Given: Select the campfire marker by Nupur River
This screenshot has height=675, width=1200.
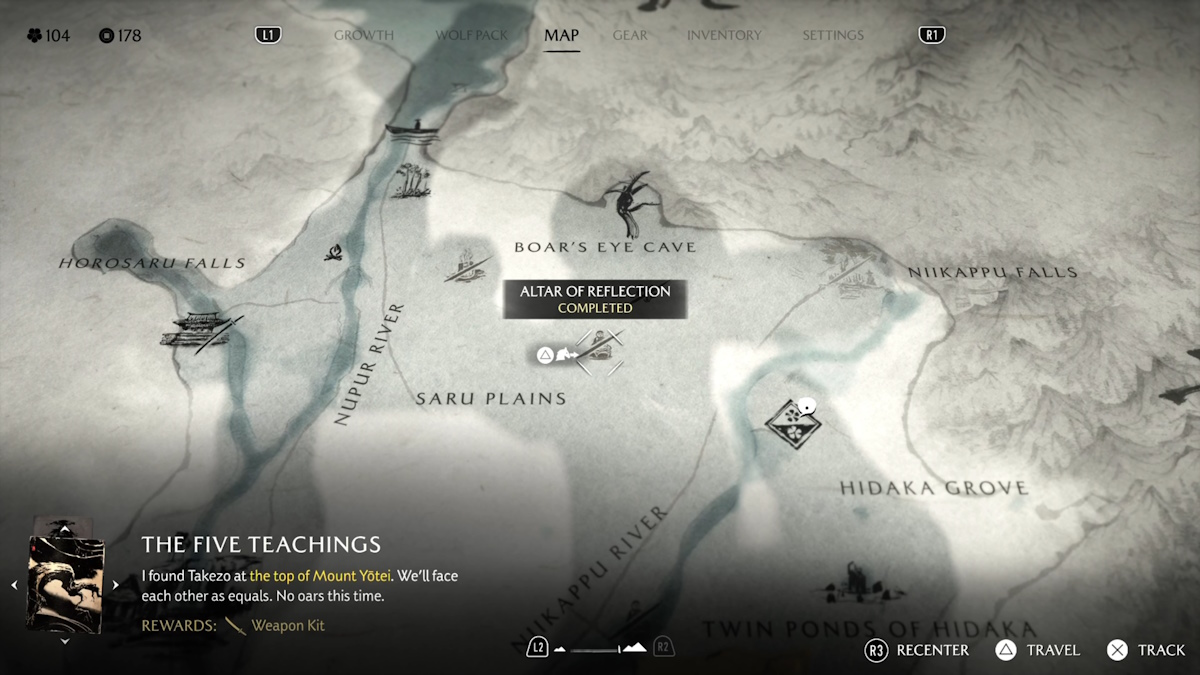Looking at the screenshot, I should coord(334,252).
